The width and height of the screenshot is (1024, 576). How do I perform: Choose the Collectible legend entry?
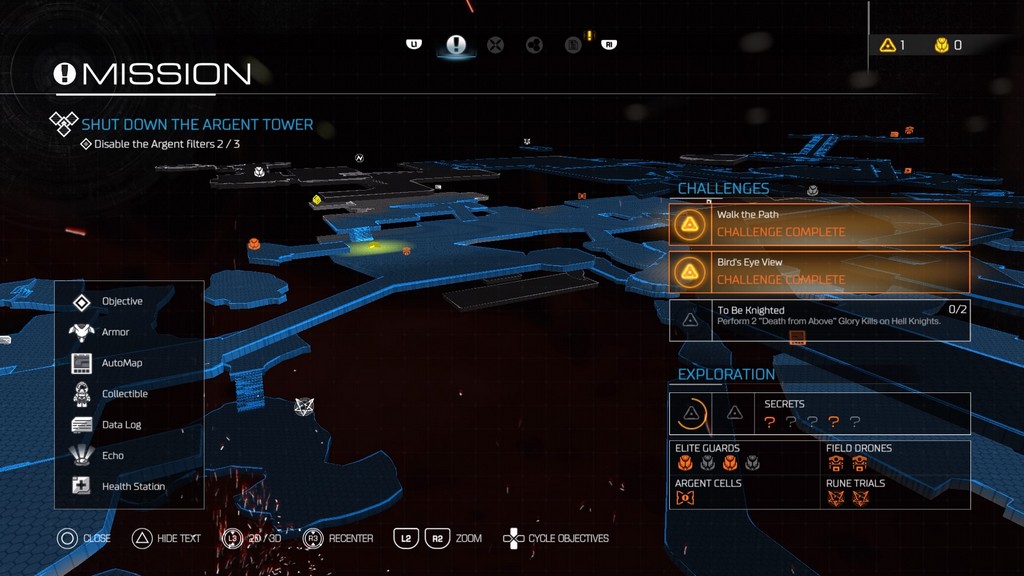coord(124,394)
